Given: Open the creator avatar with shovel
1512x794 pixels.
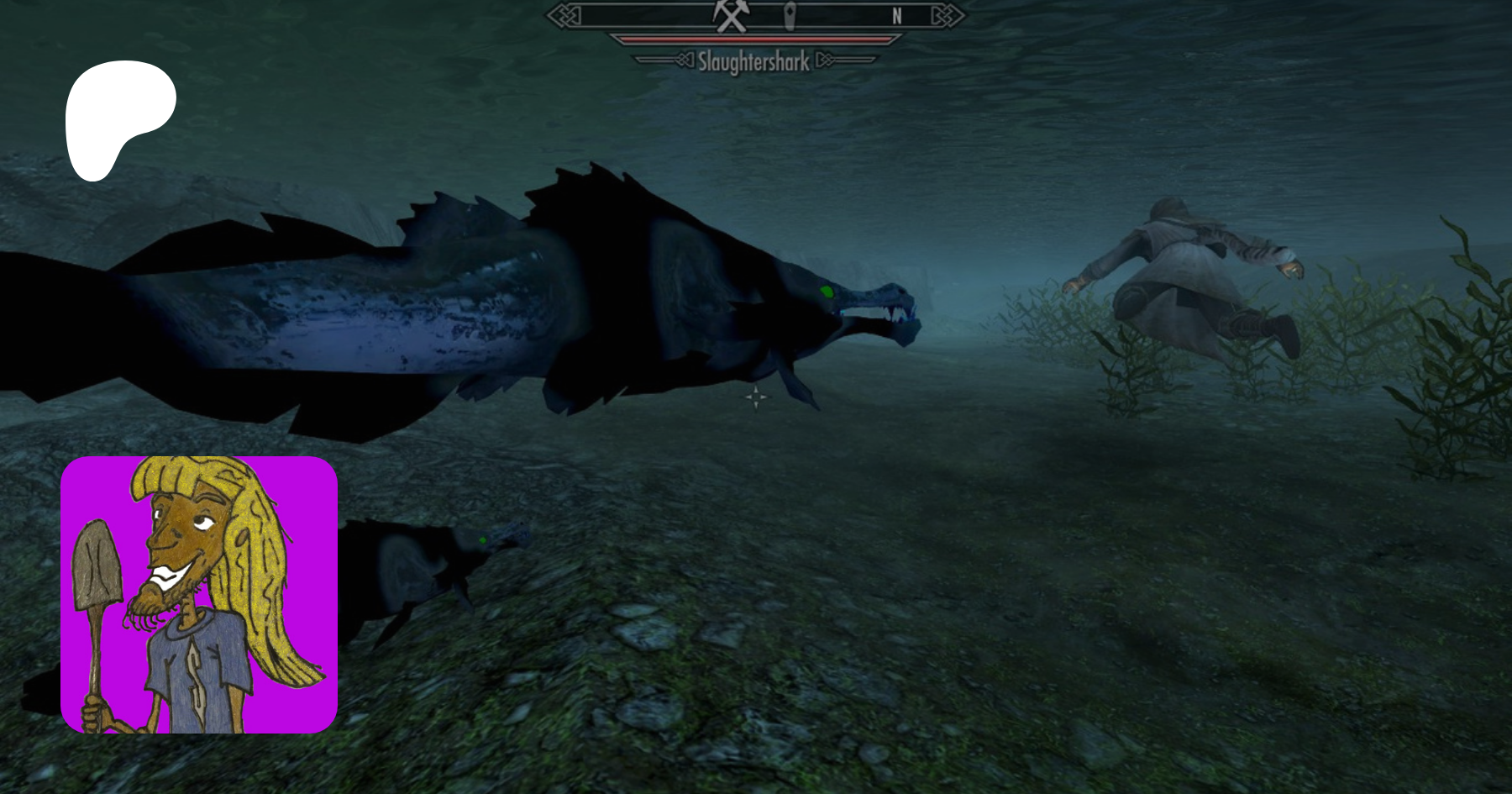Looking at the screenshot, I should [x=199, y=595].
